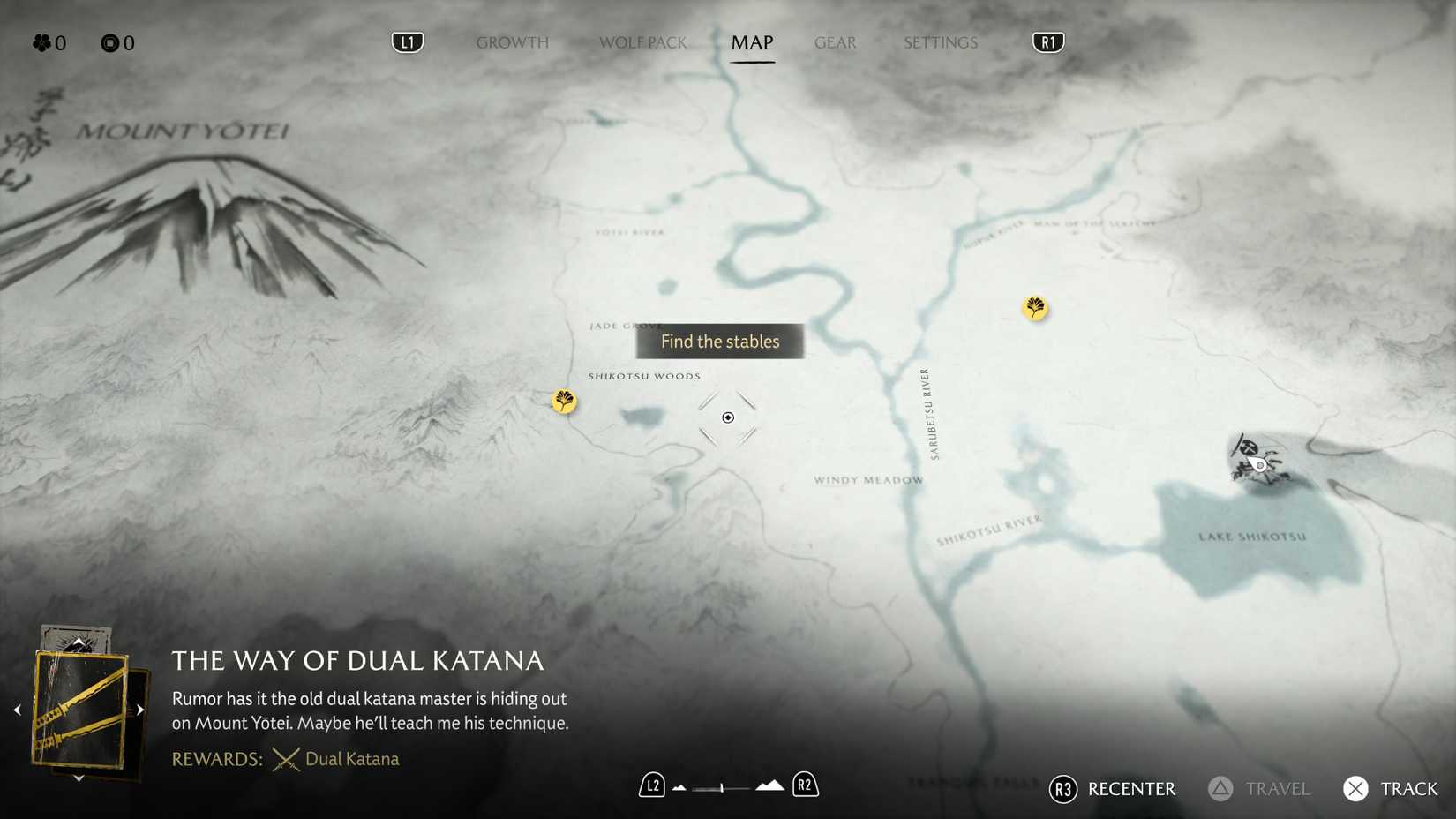This screenshot has height=819, width=1456.
Task: Click the Find the stables objective label
Action: click(x=719, y=342)
